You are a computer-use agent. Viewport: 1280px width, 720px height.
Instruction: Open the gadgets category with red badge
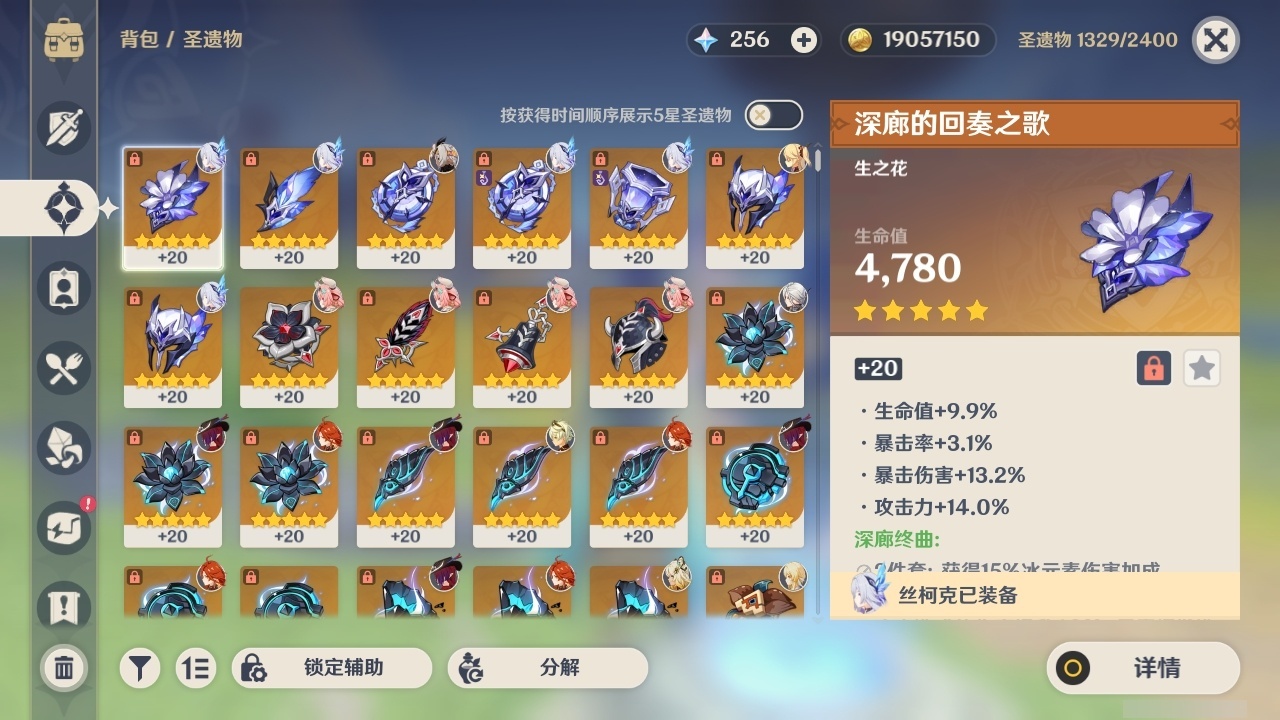coord(64,528)
